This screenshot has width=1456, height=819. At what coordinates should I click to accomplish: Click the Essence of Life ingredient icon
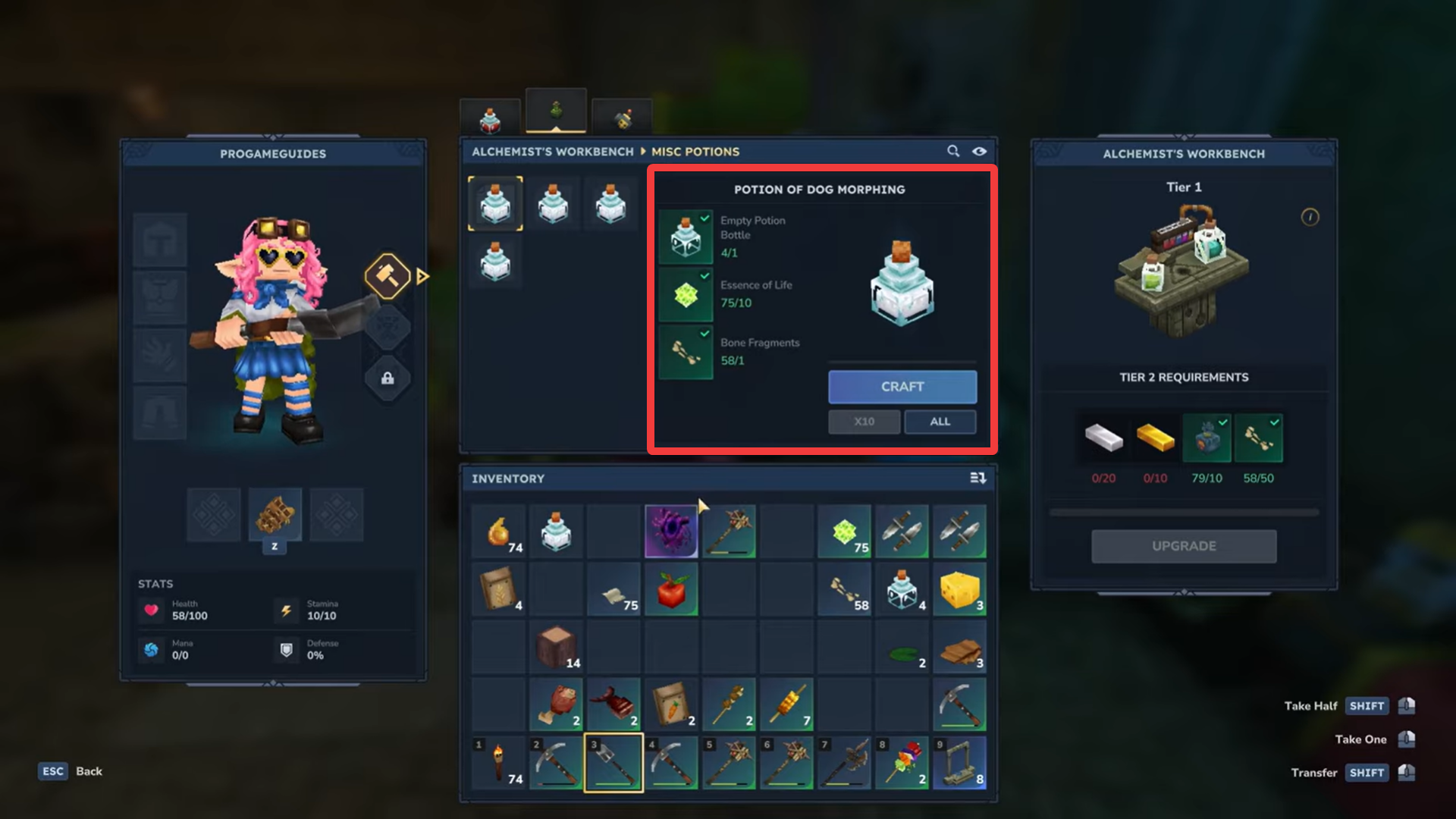click(x=686, y=295)
